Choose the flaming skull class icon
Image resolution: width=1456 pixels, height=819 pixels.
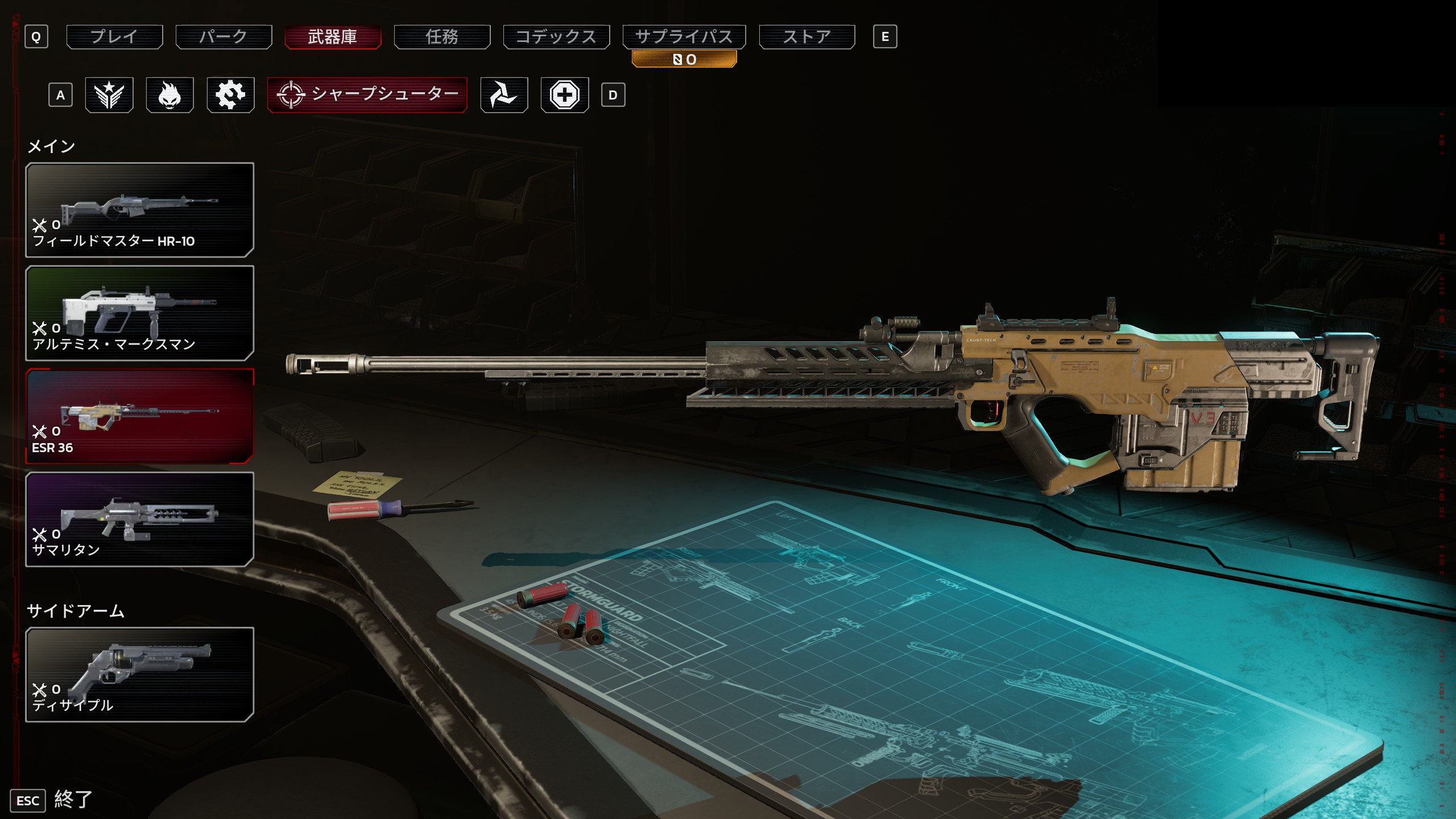point(169,95)
